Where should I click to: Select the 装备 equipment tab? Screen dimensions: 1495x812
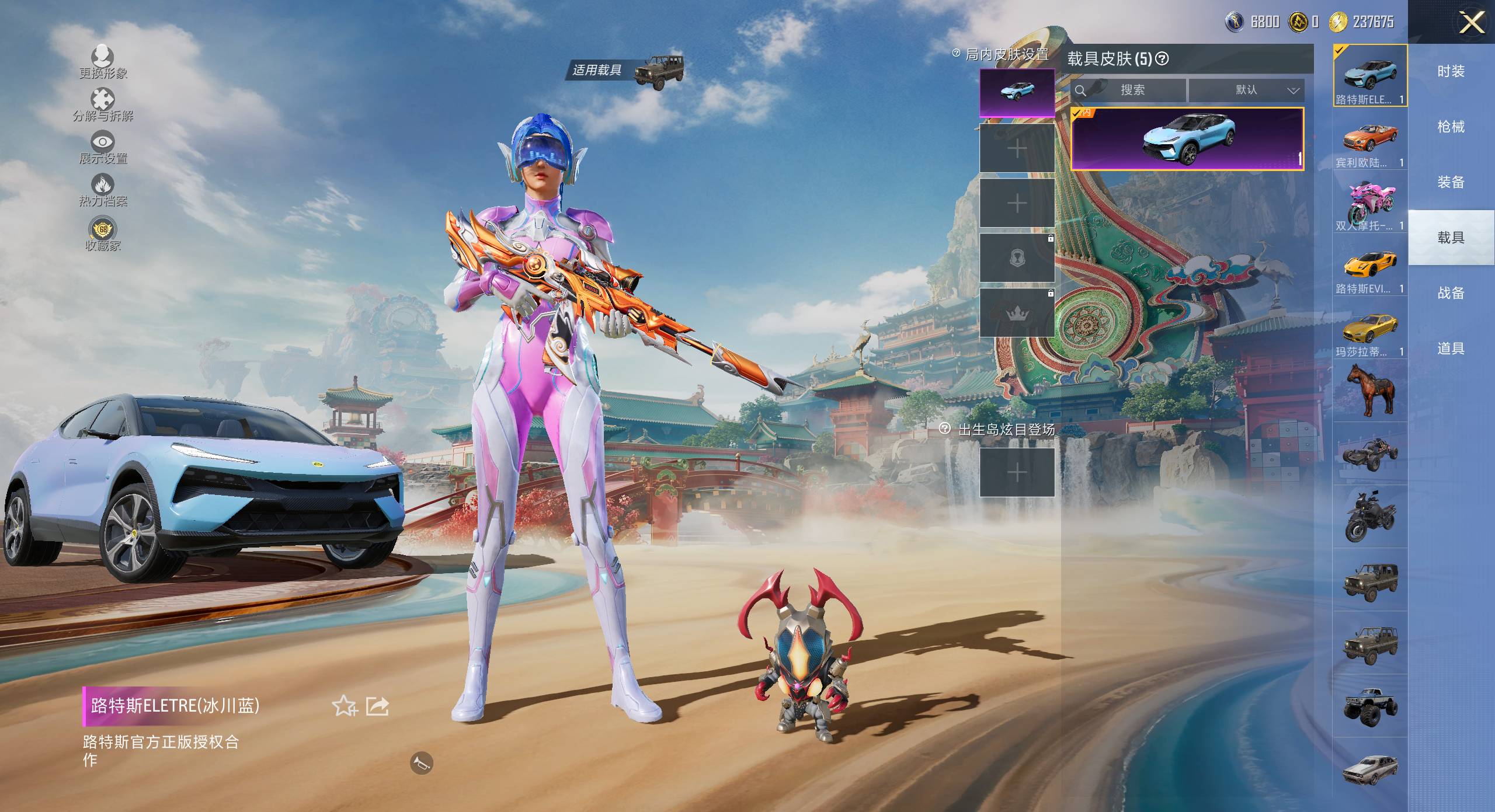click(x=1451, y=182)
